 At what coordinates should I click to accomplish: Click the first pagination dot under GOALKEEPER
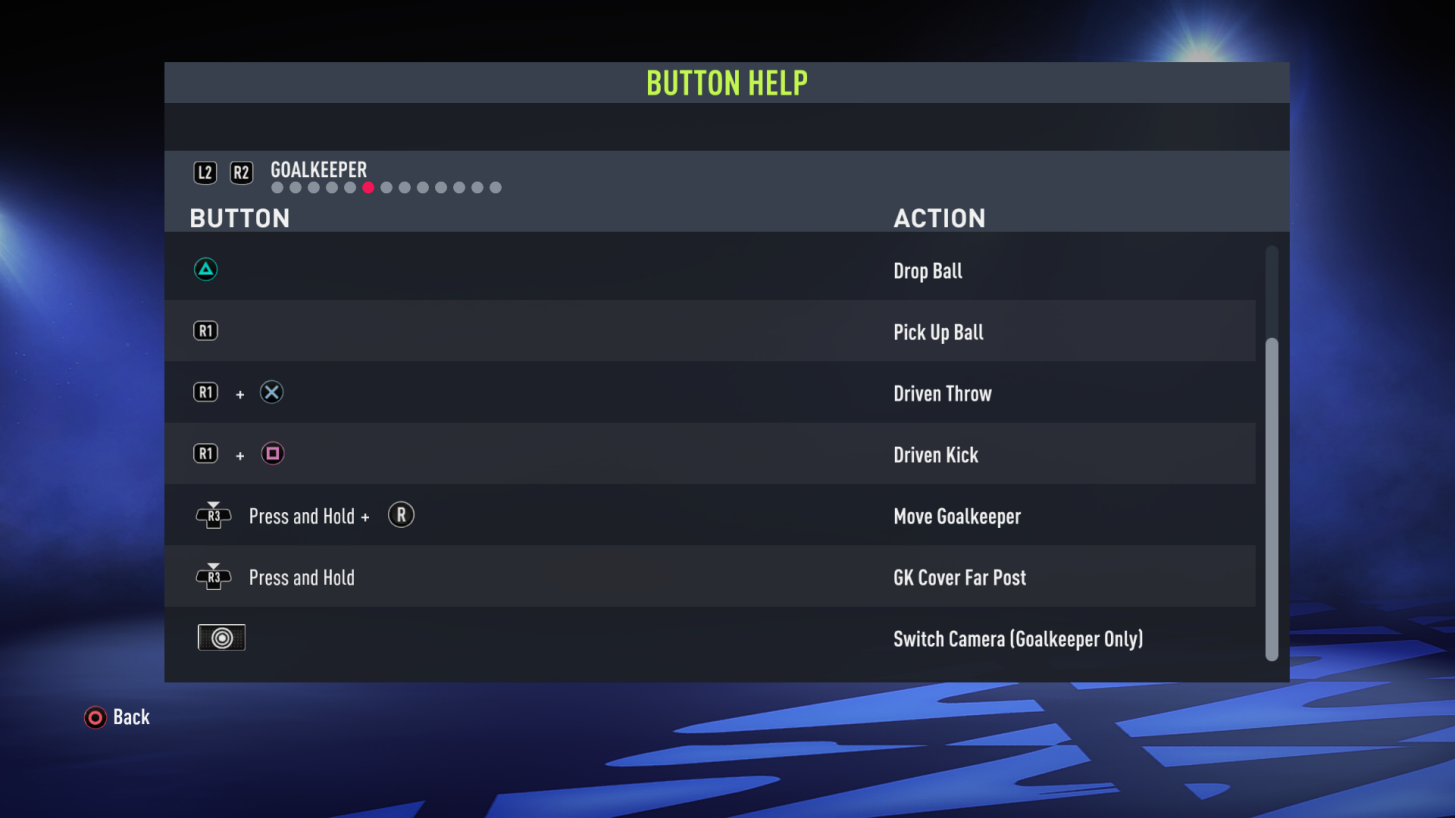tap(276, 187)
